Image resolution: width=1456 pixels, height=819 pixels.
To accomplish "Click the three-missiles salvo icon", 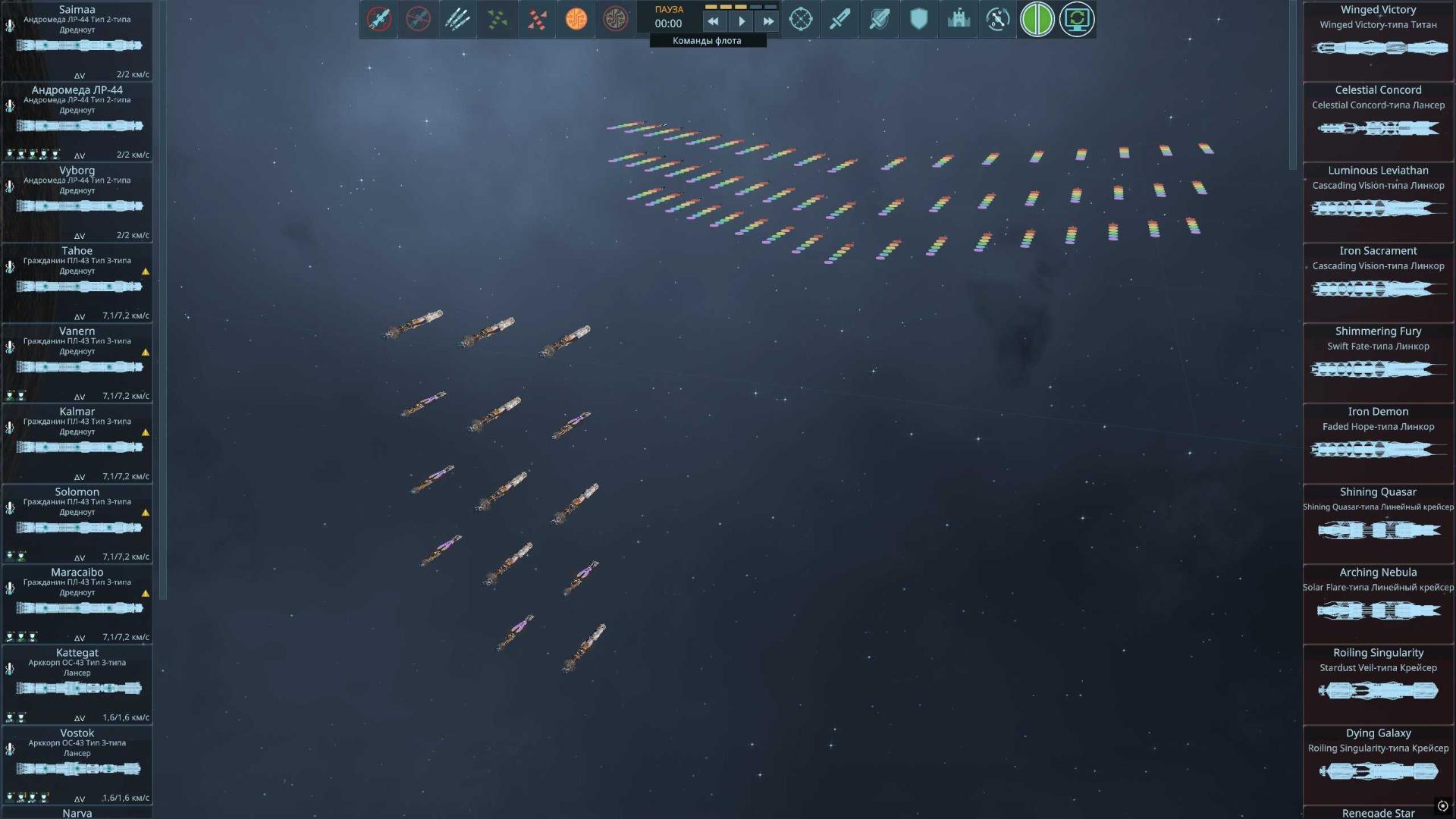I will (x=458, y=20).
